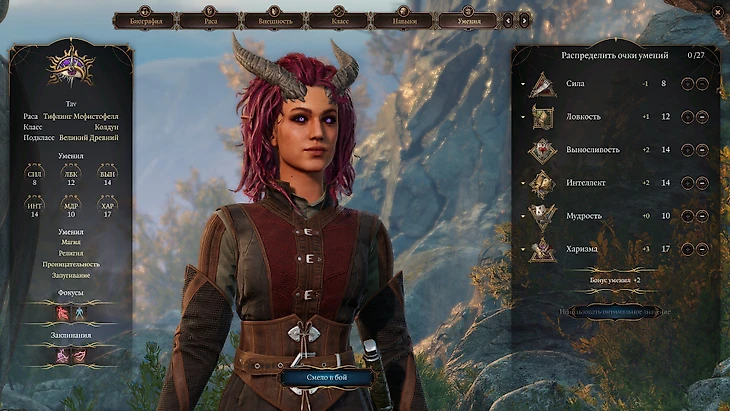Expand the Харизма ability row arrow
Screen dimensions: 730x411
(522, 249)
